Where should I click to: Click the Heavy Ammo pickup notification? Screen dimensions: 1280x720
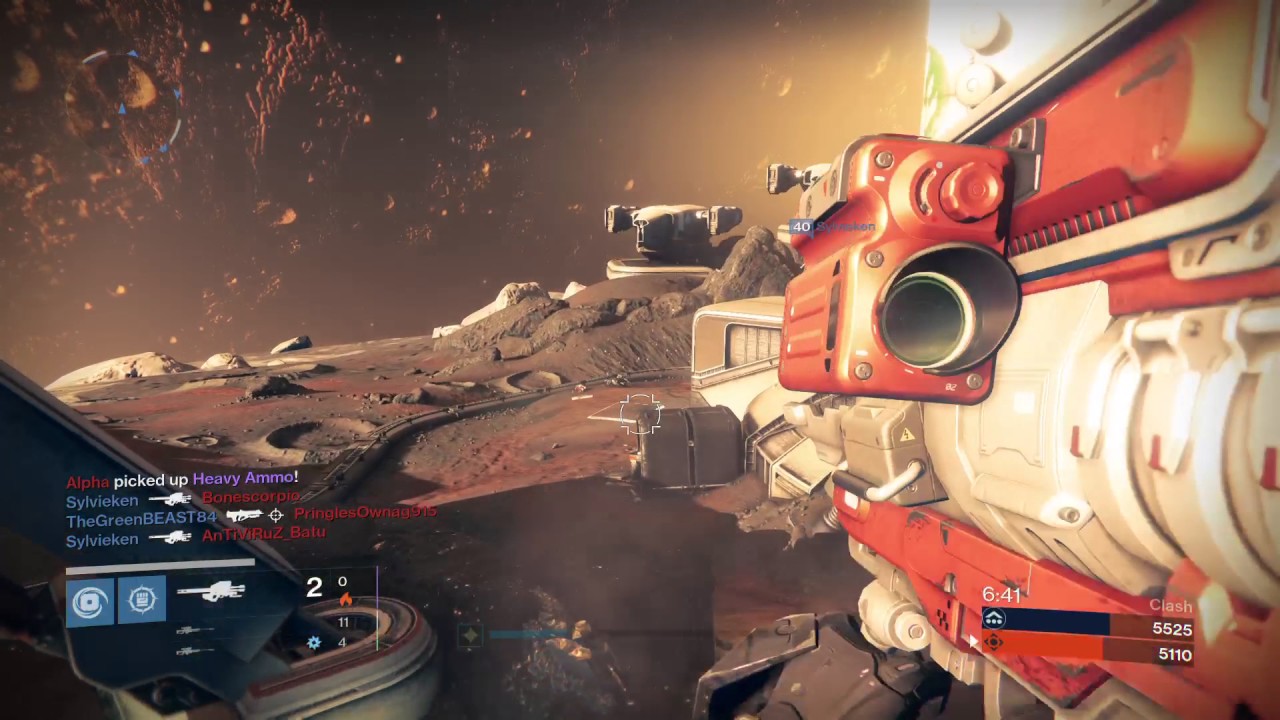182,480
